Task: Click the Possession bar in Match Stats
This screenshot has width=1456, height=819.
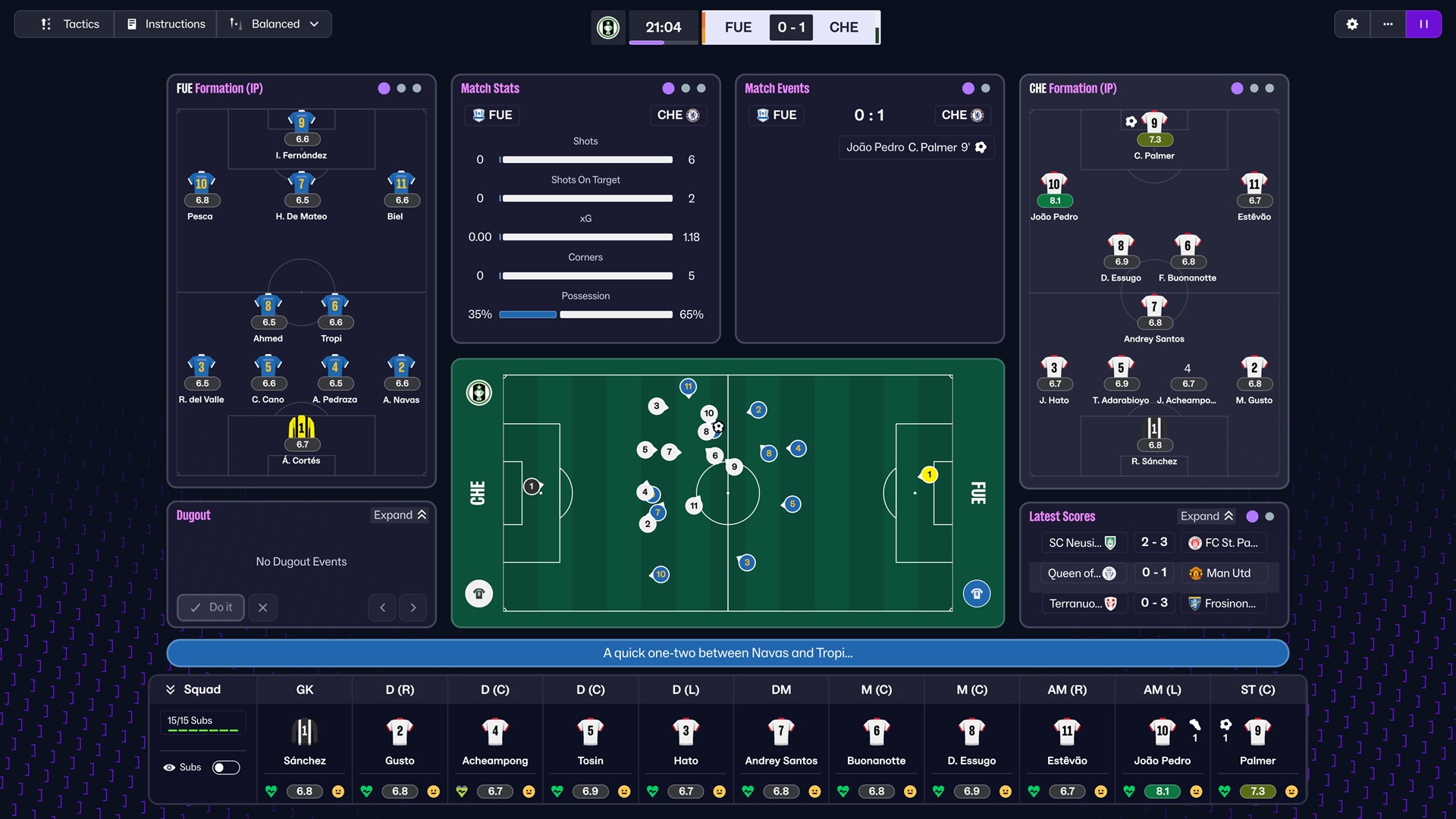Action: click(585, 314)
